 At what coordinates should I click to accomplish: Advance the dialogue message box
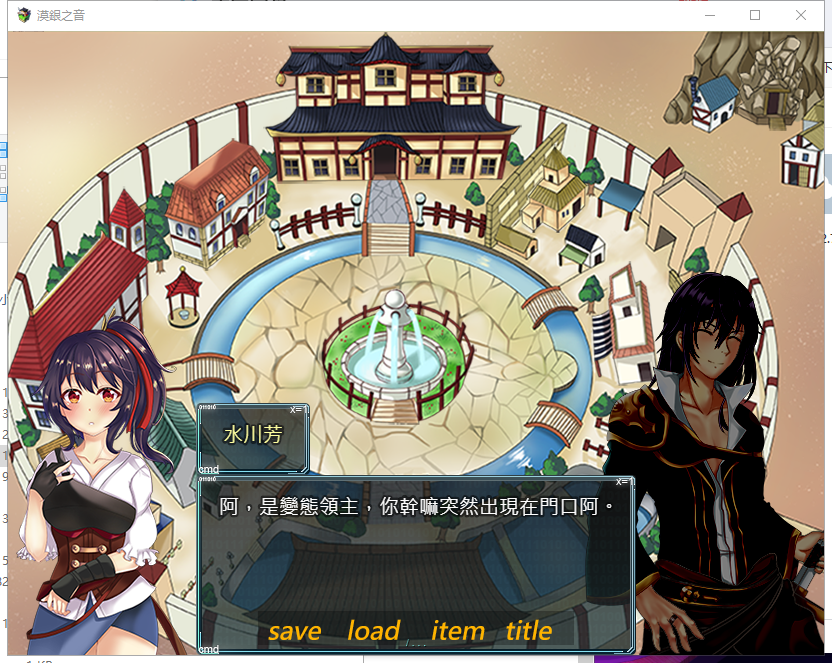point(415,562)
